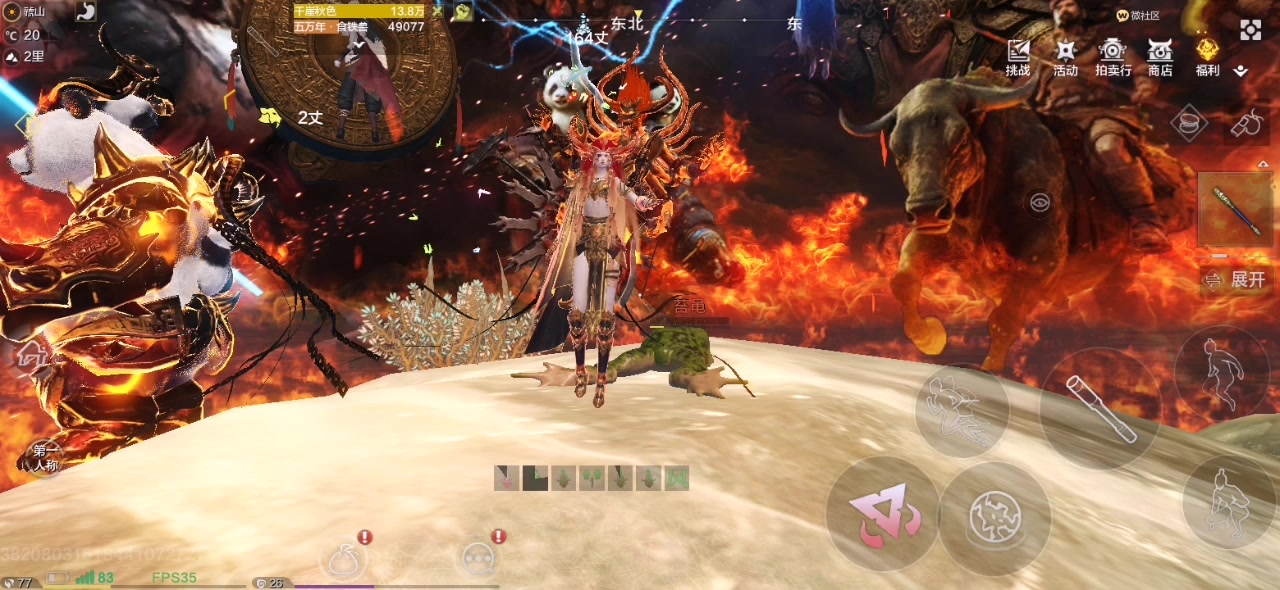1280x590 pixels.
Task: Use the telescope spyglass button
Action: tap(1100, 408)
